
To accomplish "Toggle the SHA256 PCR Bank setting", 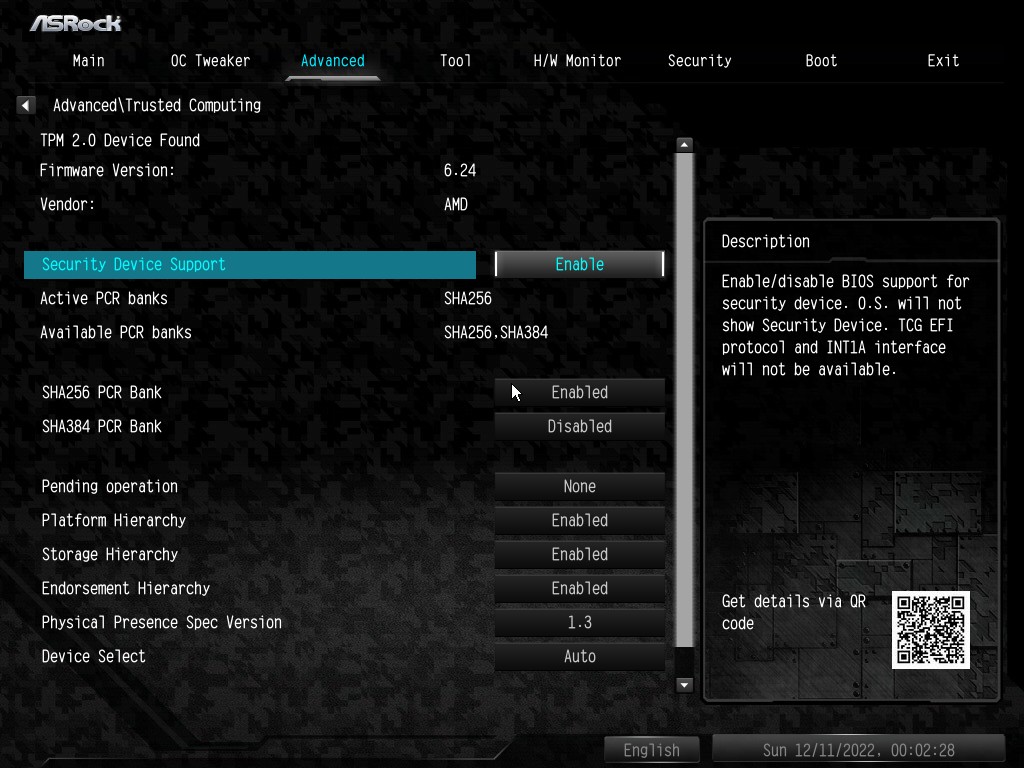I will coord(579,393).
